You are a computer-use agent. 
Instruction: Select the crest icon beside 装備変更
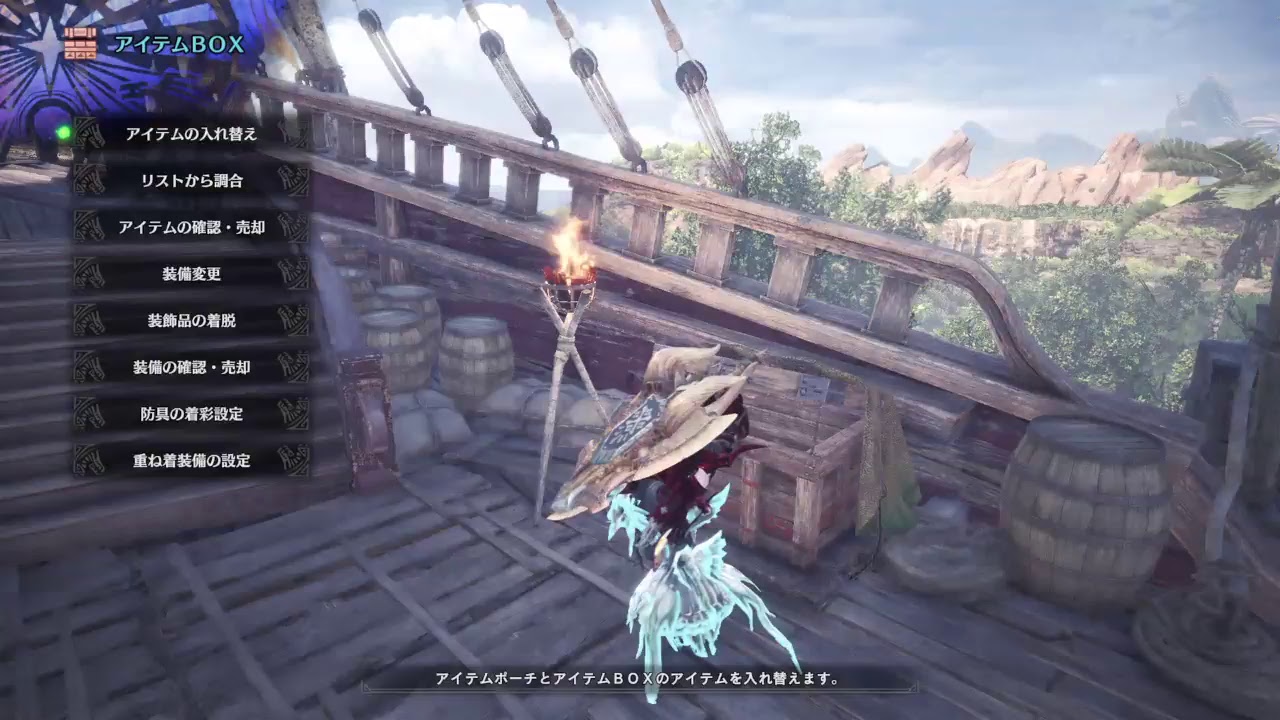click(88, 272)
